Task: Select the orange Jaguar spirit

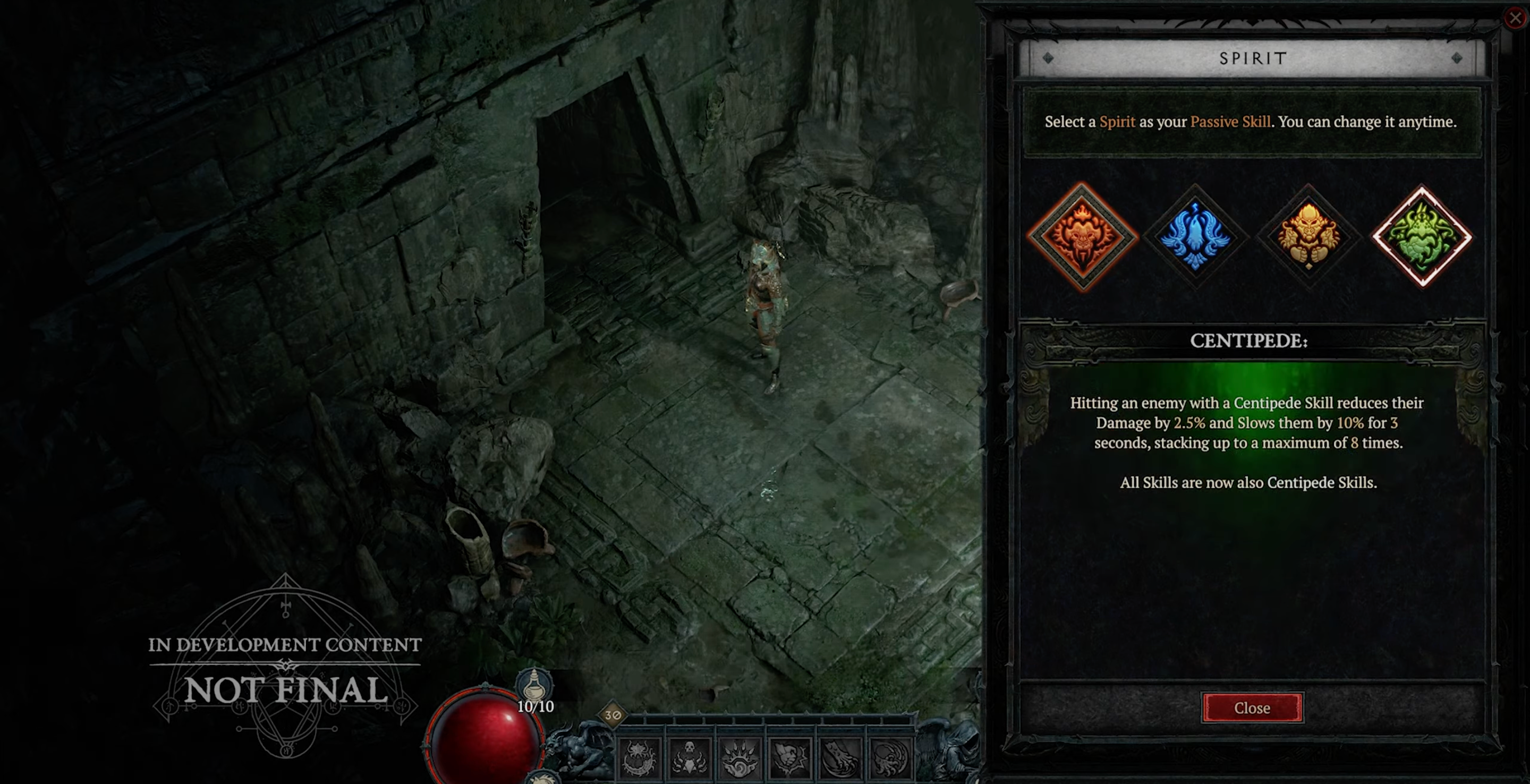Action: (1082, 237)
